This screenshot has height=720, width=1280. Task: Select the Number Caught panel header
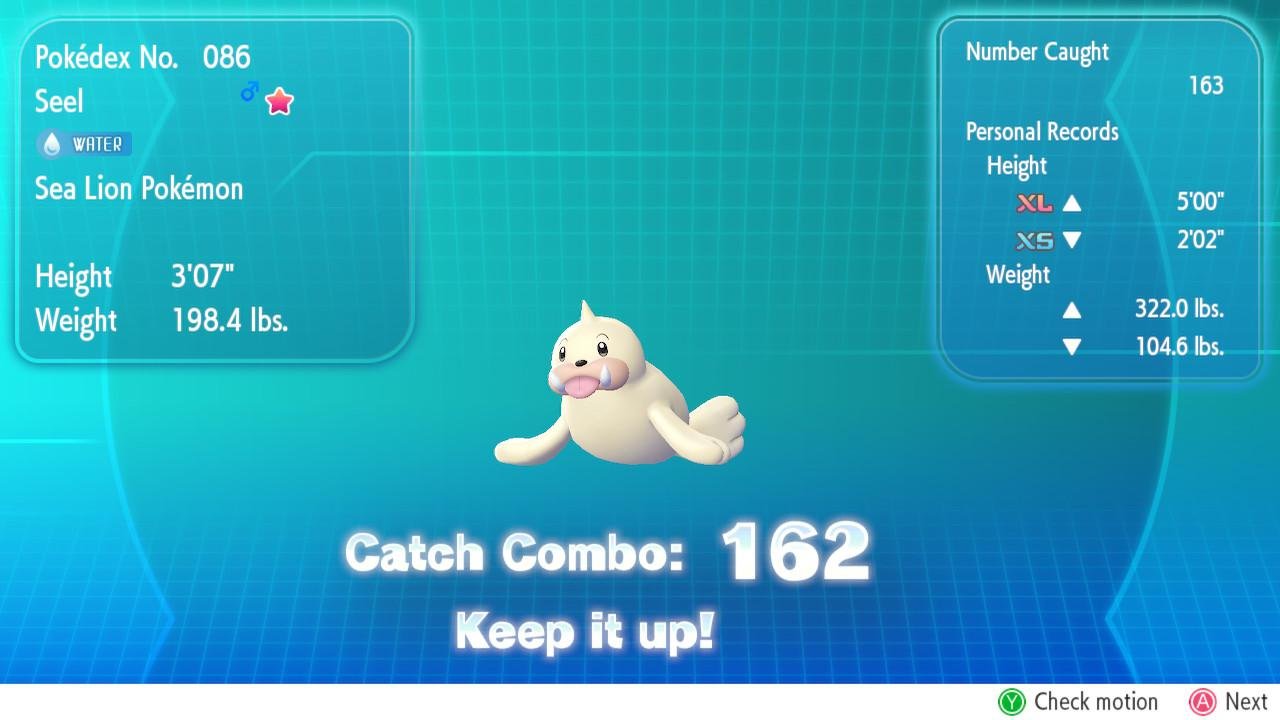(x=1036, y=51)
